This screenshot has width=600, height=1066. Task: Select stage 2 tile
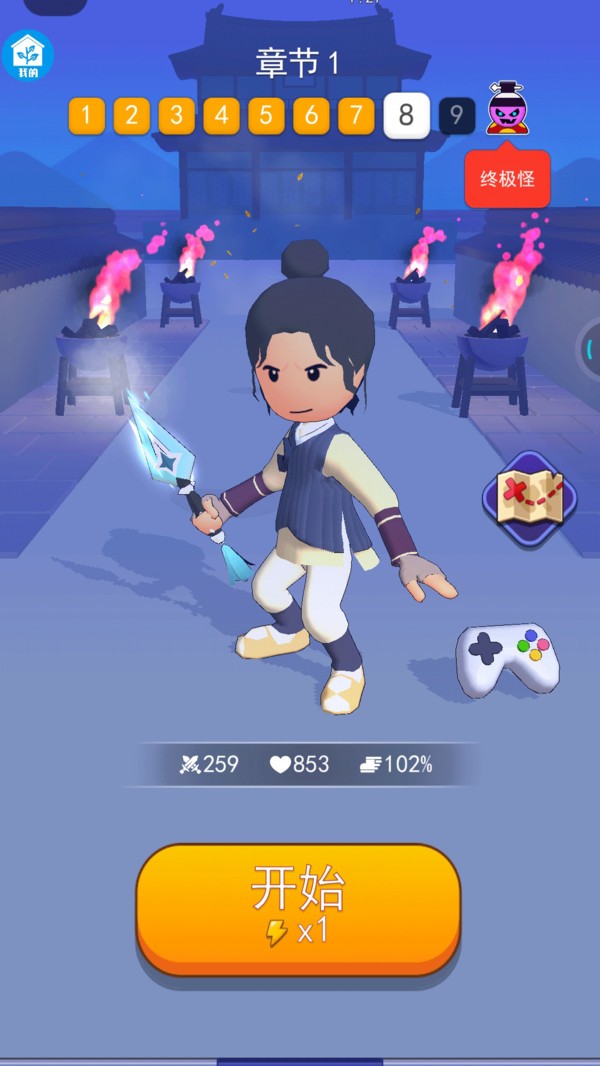tap(131, 116)
